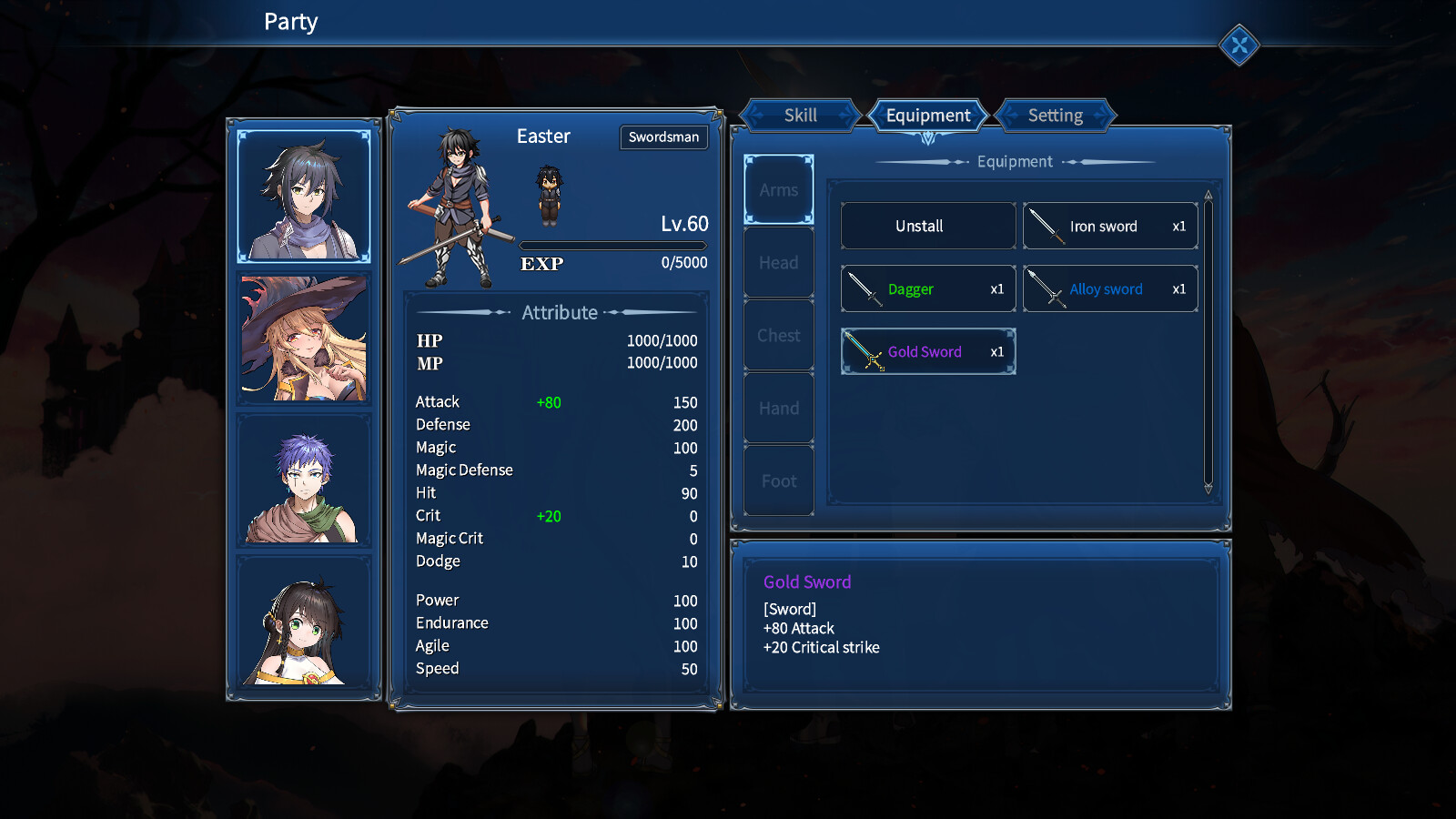Expand the Hand slot category
Viewport: 1456px width, 819px height.
[x=778, y=408]
